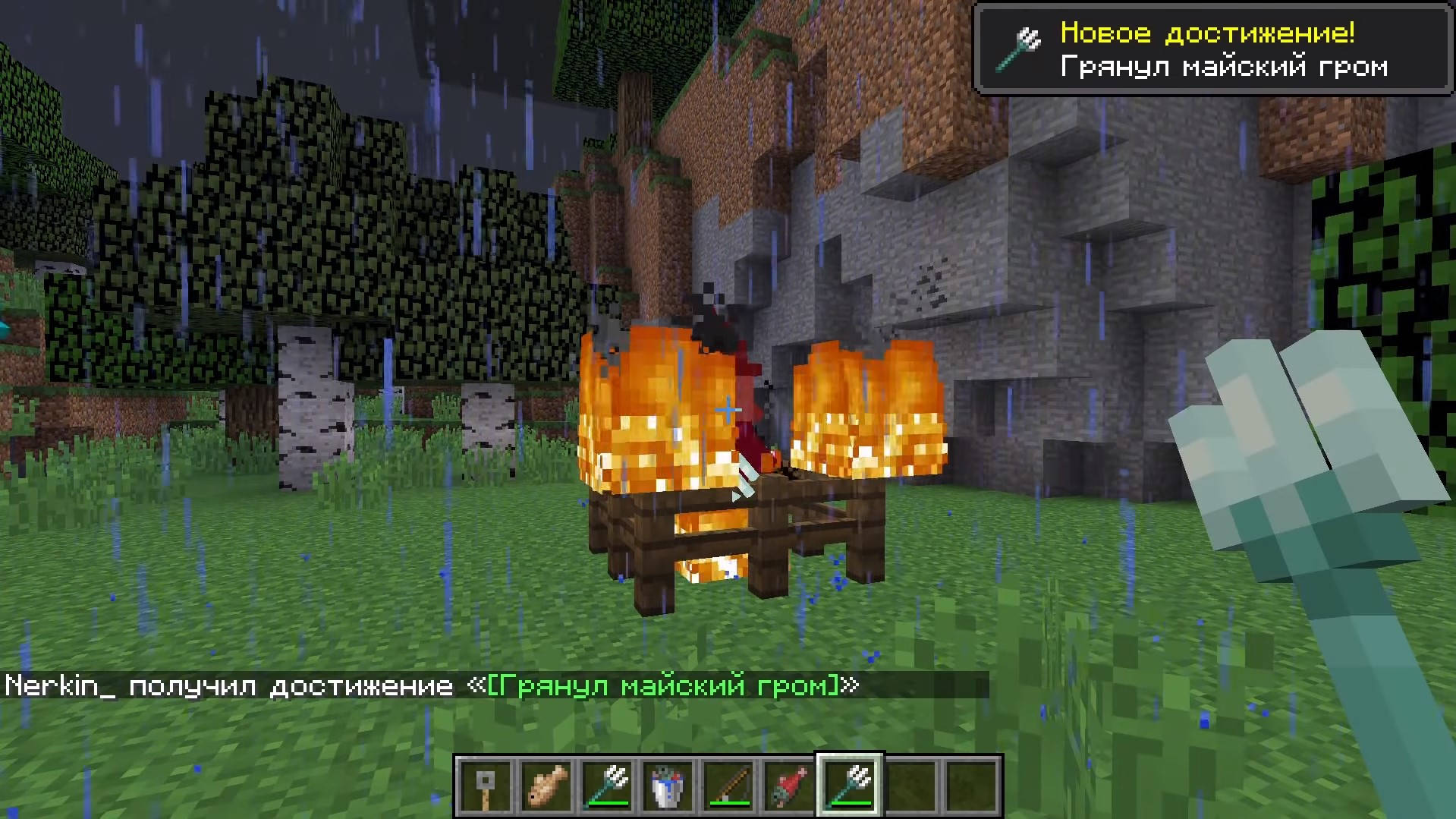This screenshot has height=819, width=1456.
Task: Click the highlighted trident hotbar slot
Action: [x=850, y=786]
